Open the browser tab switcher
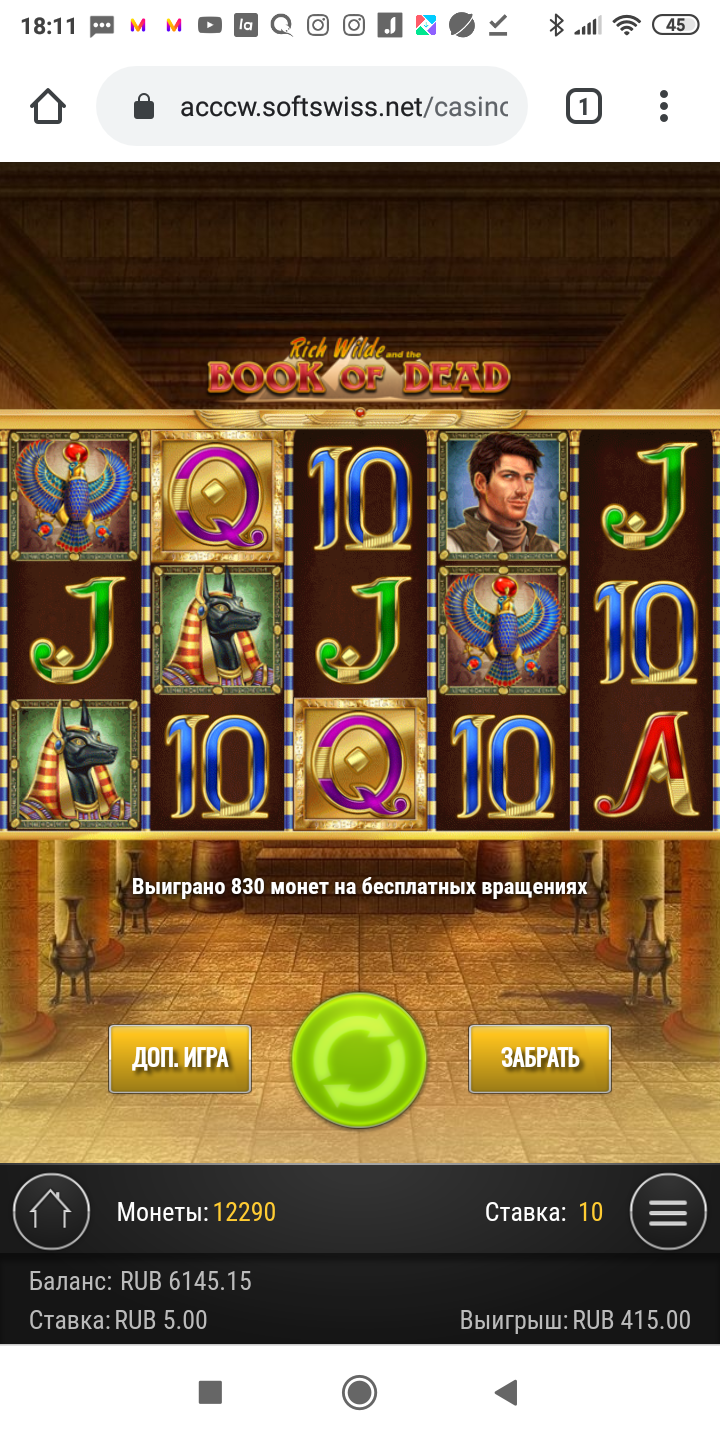This screenshot has height=1440, width=720. (584, 106)
